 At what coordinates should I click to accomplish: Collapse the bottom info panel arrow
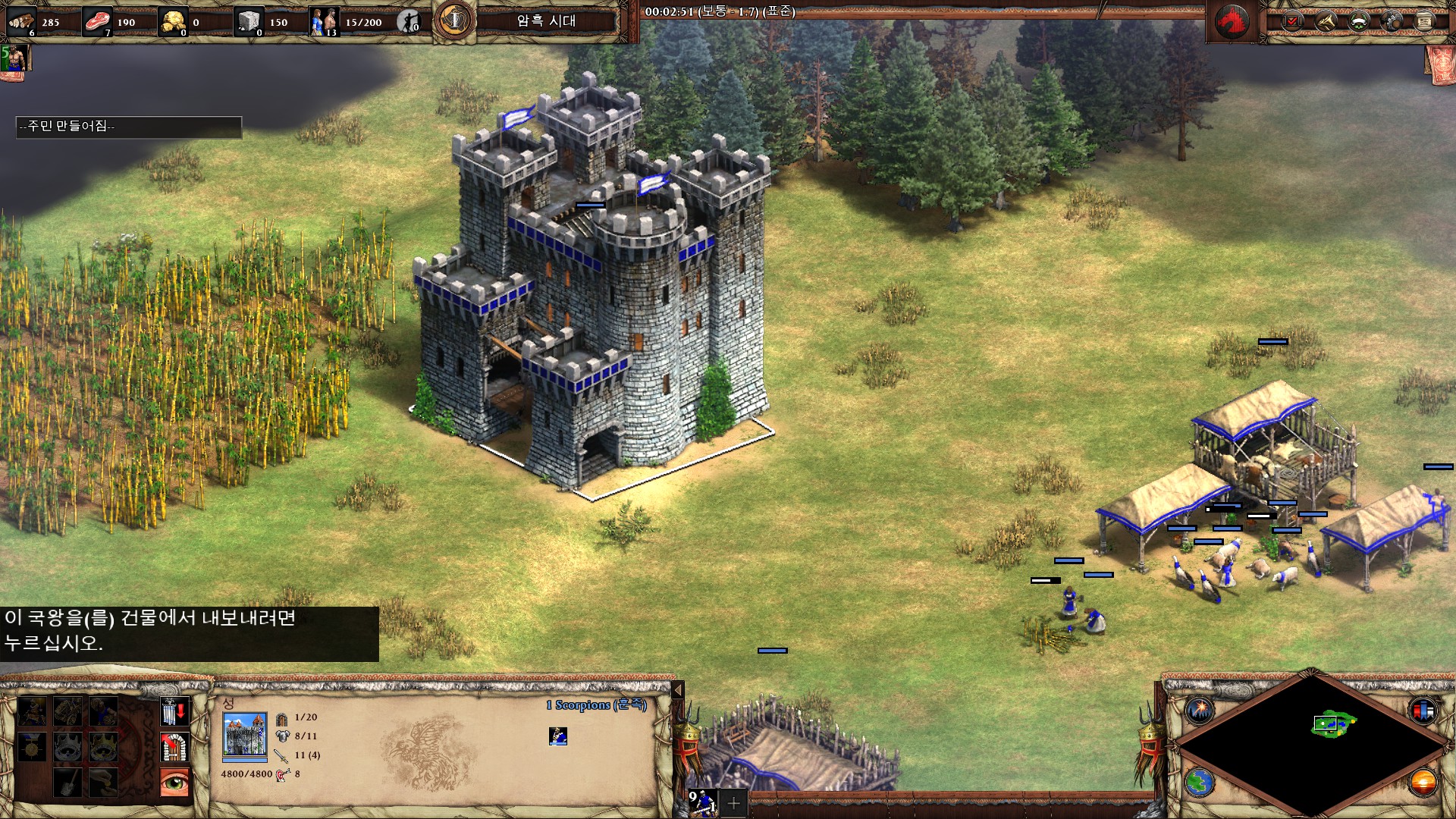[678, 690]
